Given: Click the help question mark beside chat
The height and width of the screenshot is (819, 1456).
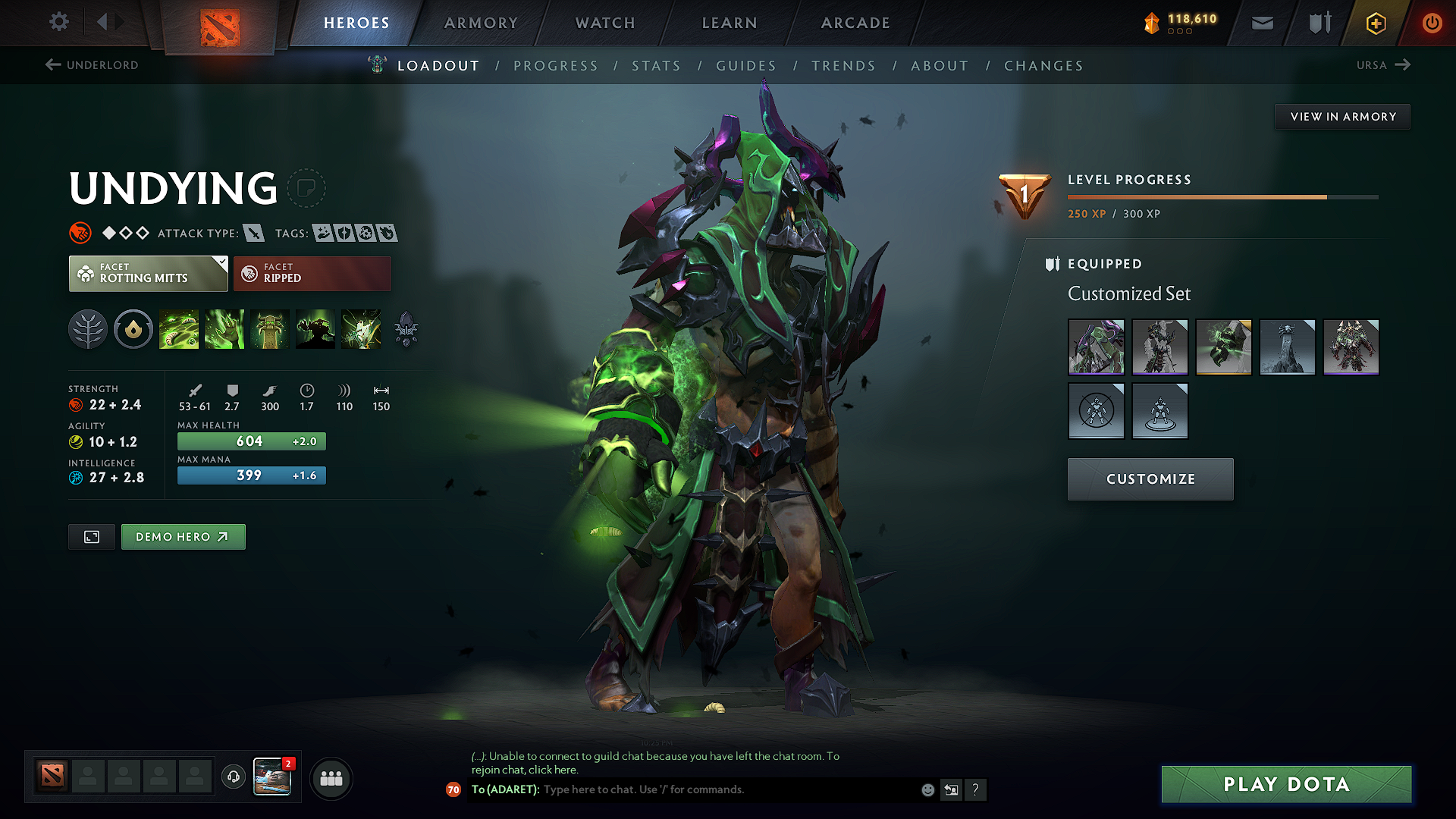Looking at the screenshot, I should [976, 789].
